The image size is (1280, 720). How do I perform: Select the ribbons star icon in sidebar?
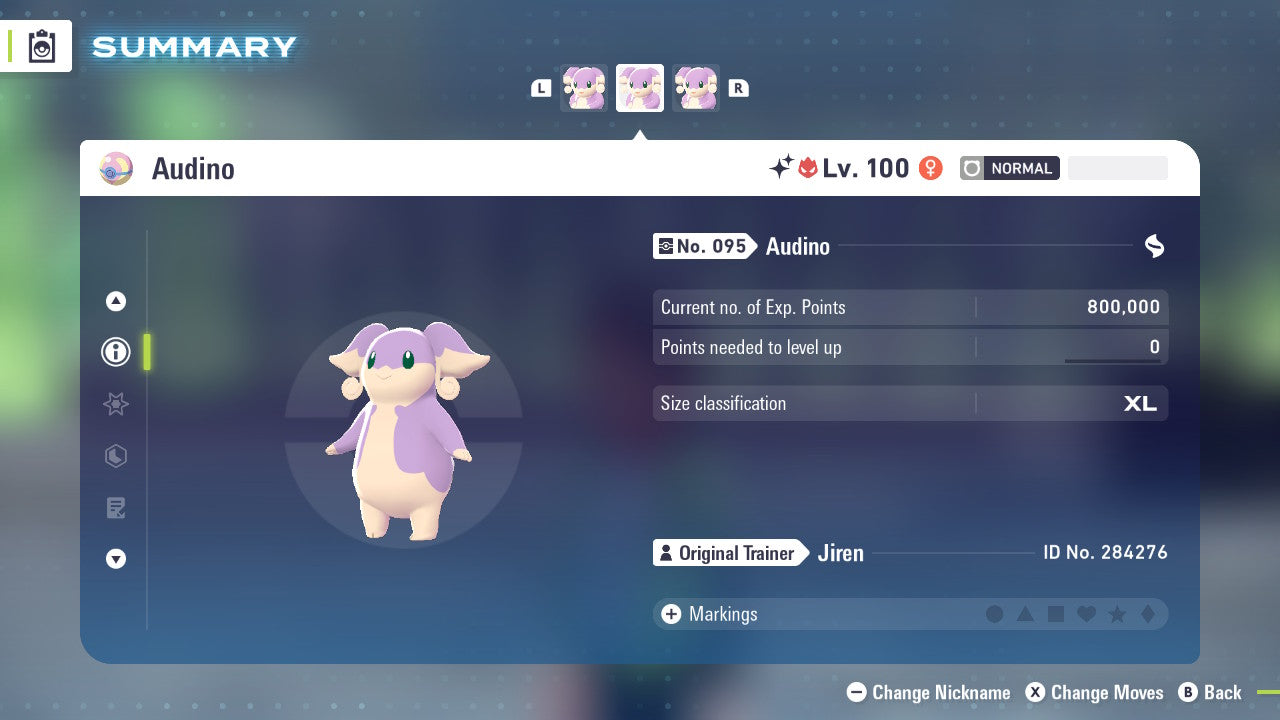(115, 404)
